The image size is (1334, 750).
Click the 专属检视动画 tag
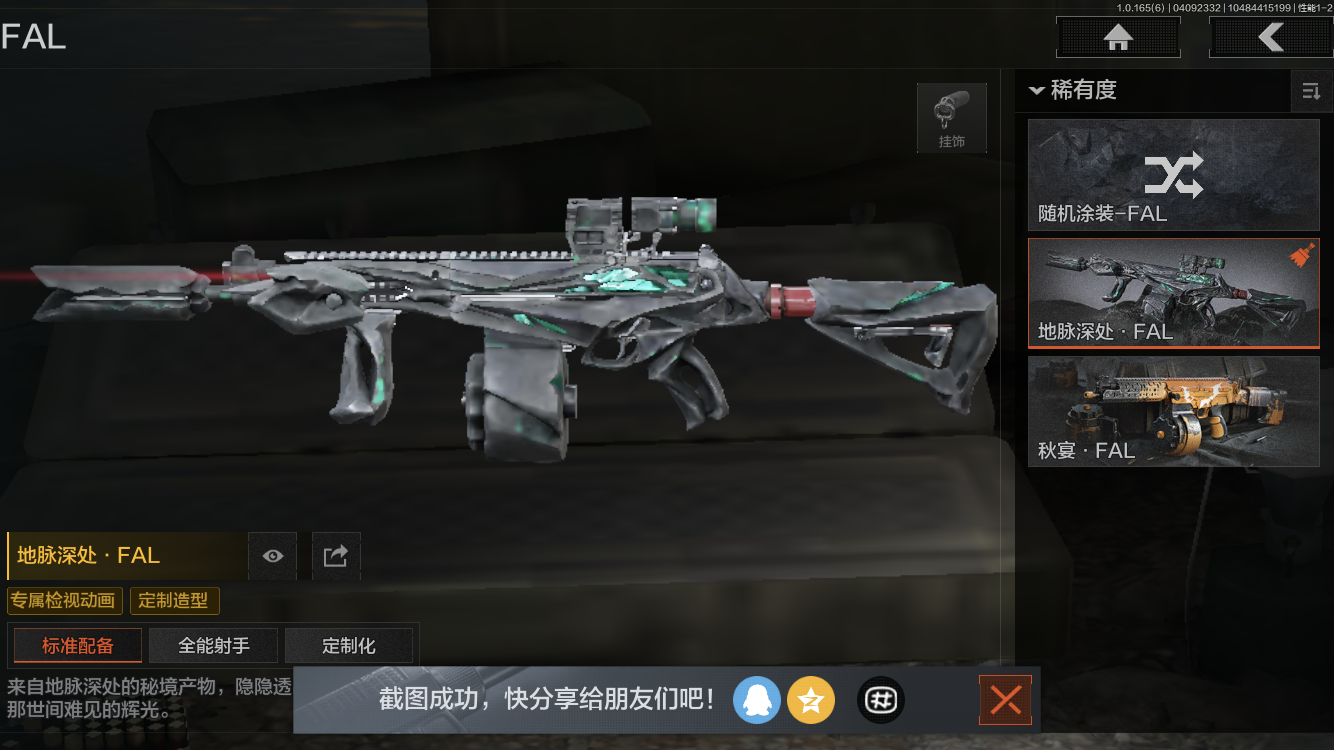[x=64, y=601]
